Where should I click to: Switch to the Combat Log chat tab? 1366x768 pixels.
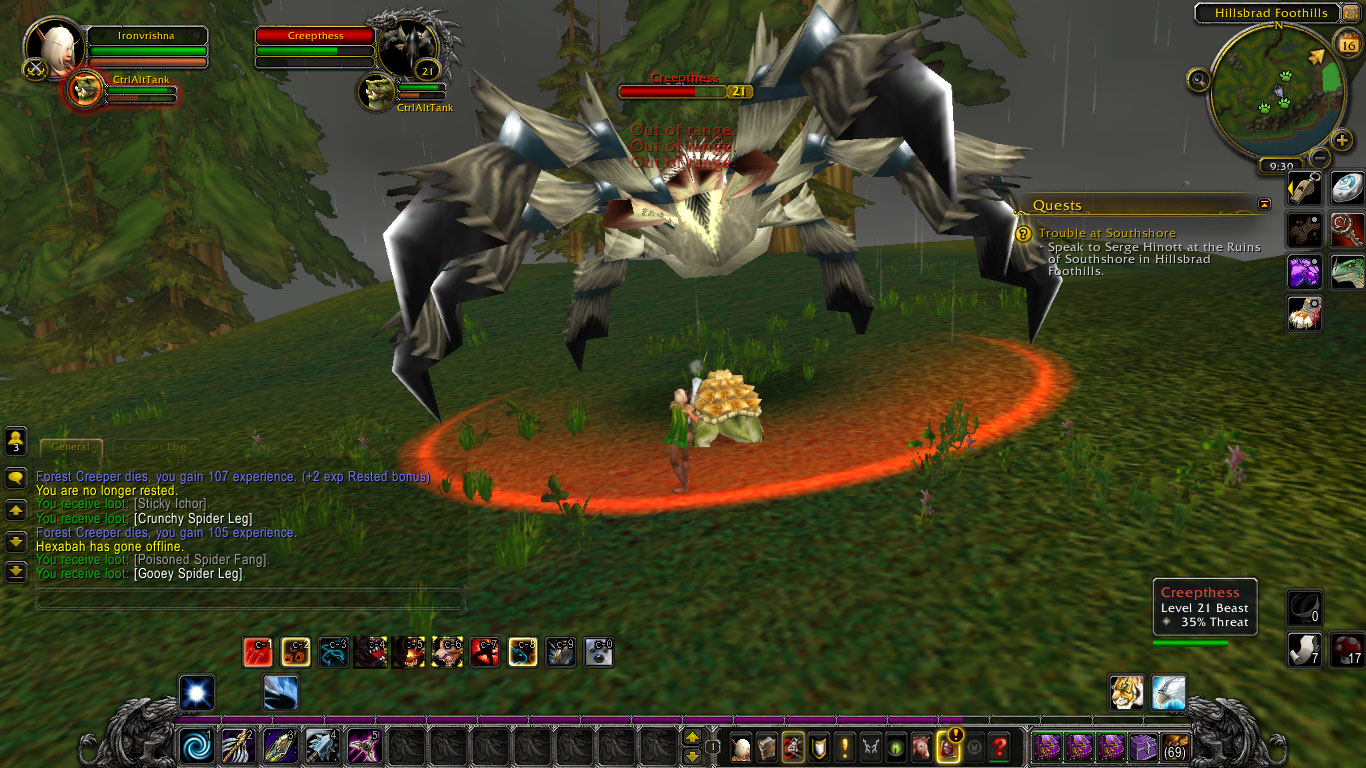154,447
